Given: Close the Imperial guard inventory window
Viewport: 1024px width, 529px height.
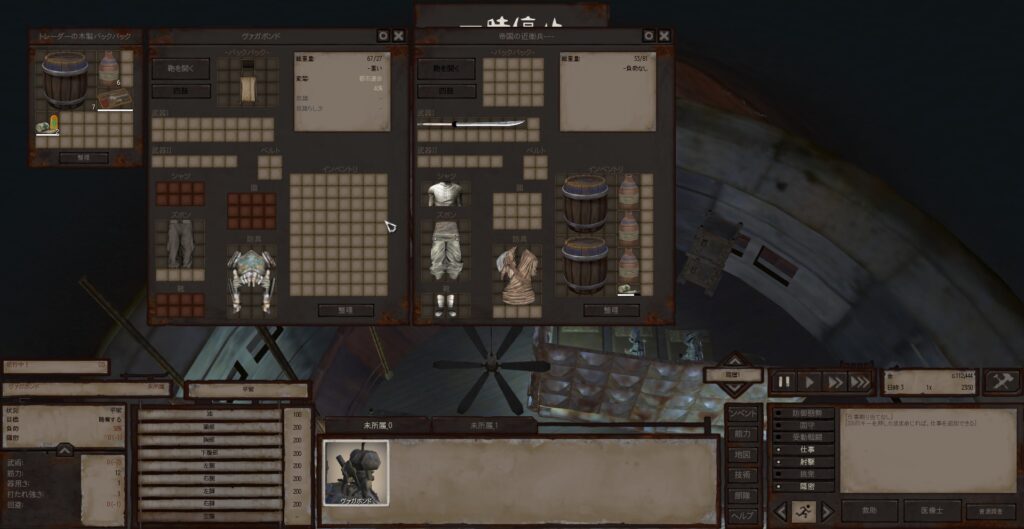Looking at the screenshot, I should (x=664, y=35).
